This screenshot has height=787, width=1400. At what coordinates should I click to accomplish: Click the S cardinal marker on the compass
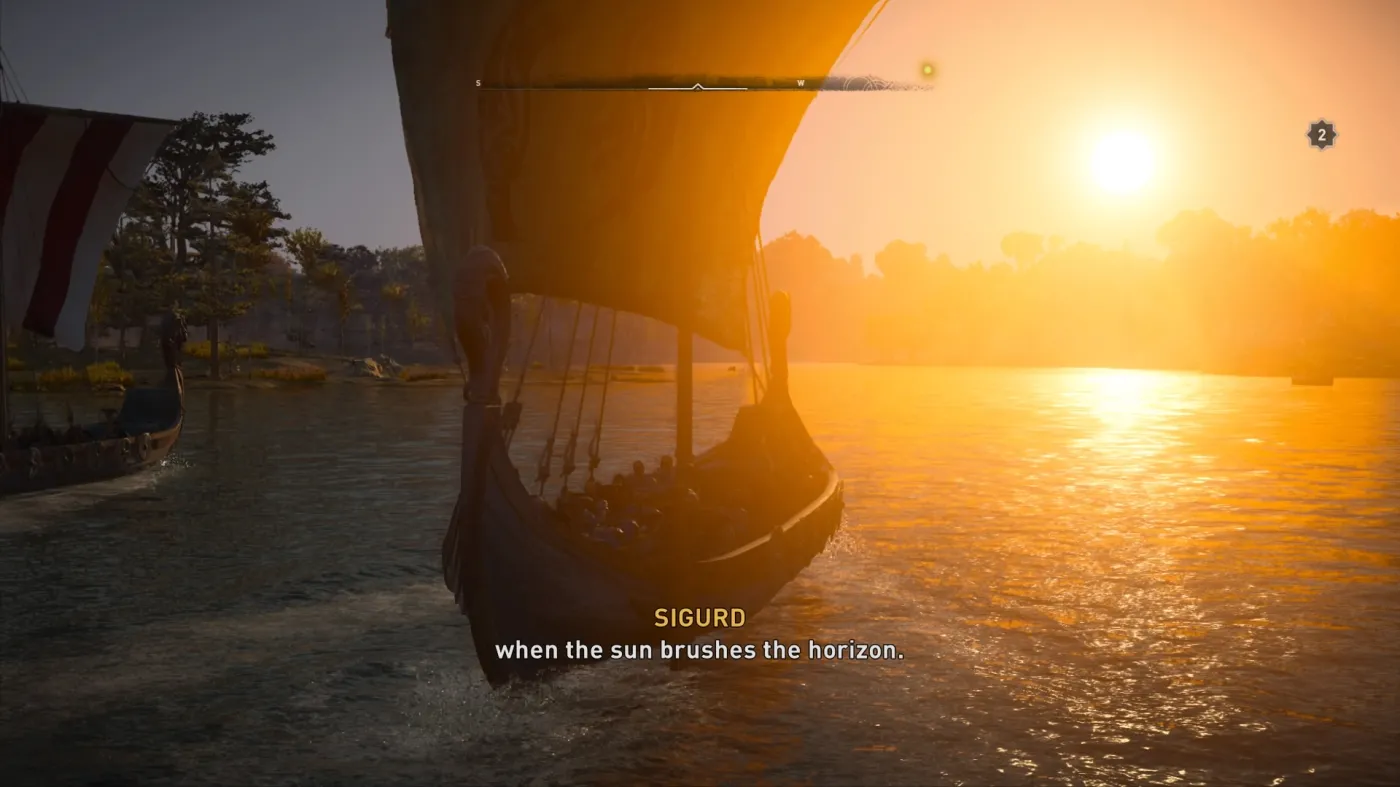[478, 84]
